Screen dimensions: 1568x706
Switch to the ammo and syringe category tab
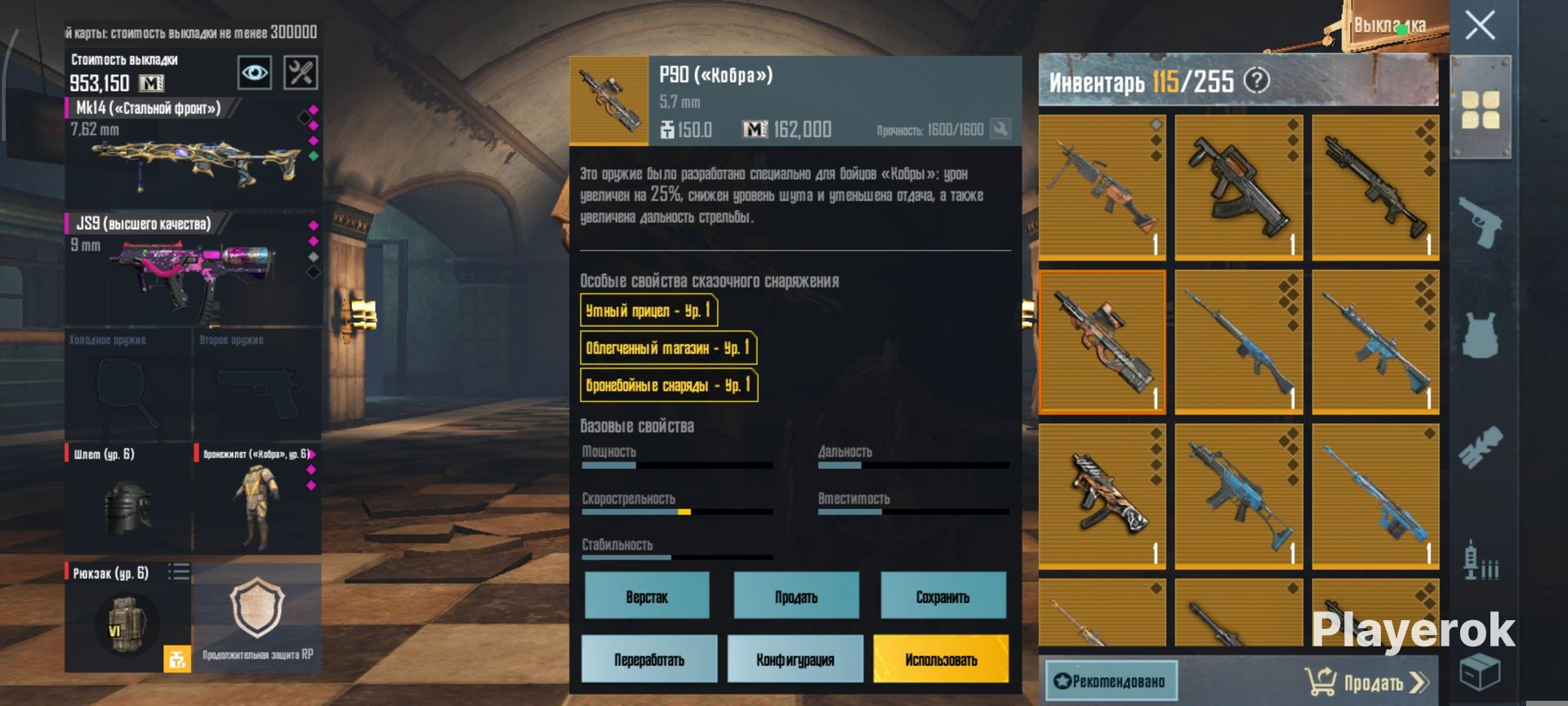[1481, 561]
